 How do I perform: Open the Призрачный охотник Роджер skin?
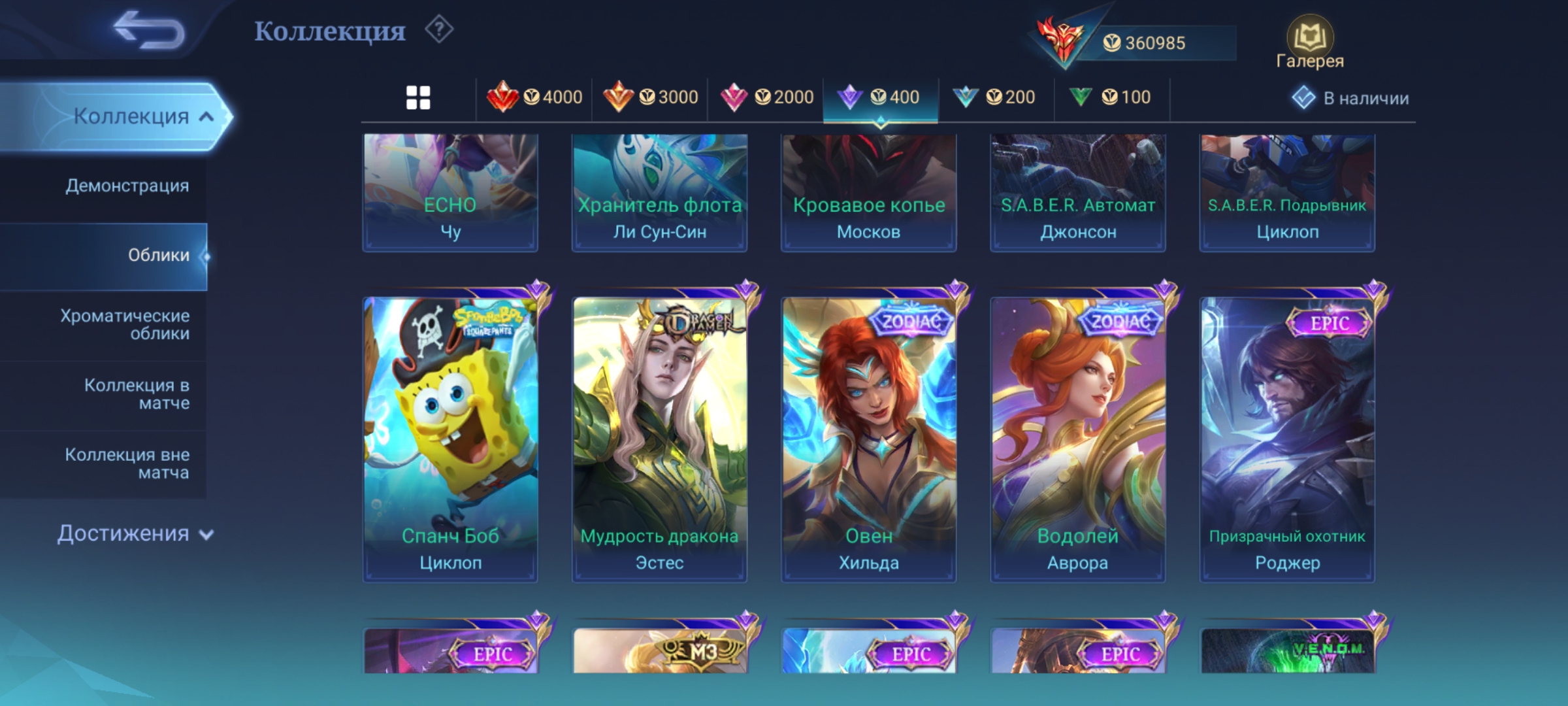1287,438
